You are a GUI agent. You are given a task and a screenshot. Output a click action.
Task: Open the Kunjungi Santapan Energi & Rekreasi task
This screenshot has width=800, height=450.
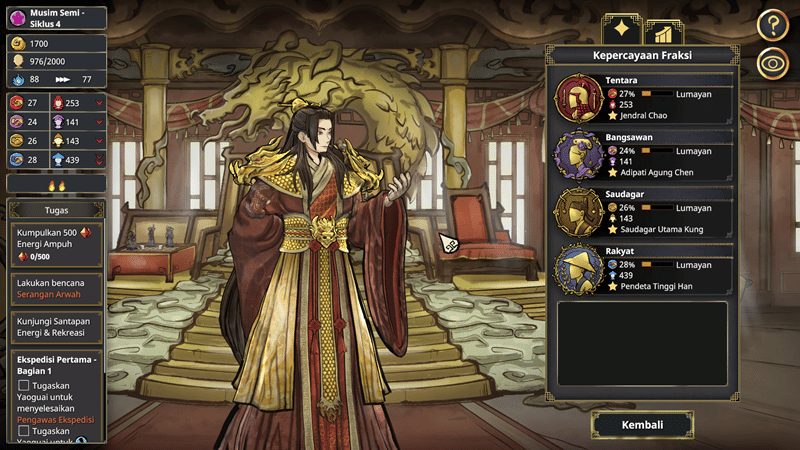[x=56, y=325]
